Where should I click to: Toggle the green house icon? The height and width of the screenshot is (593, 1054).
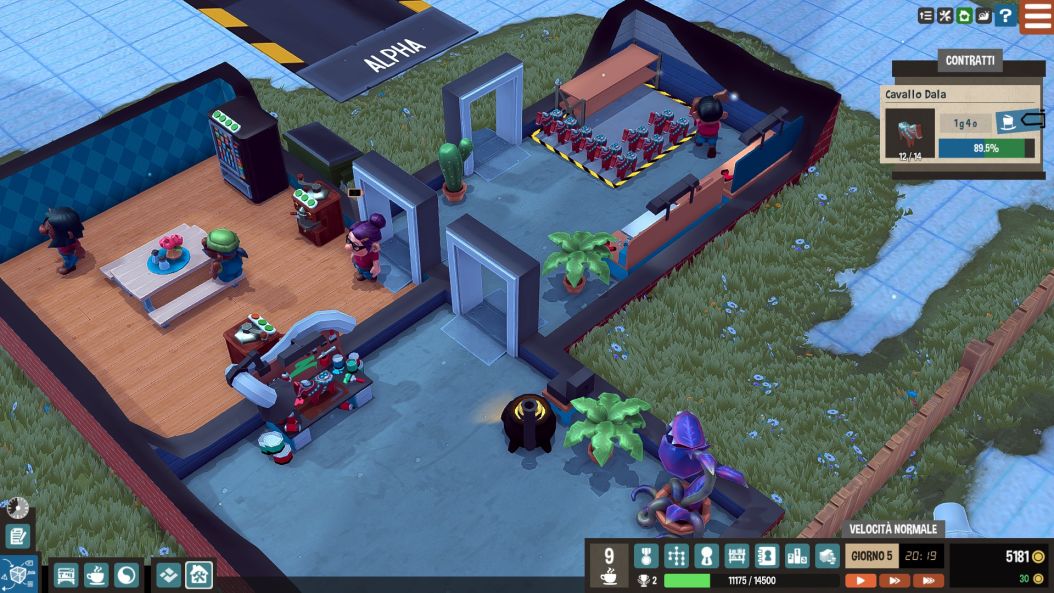[964, 16]
